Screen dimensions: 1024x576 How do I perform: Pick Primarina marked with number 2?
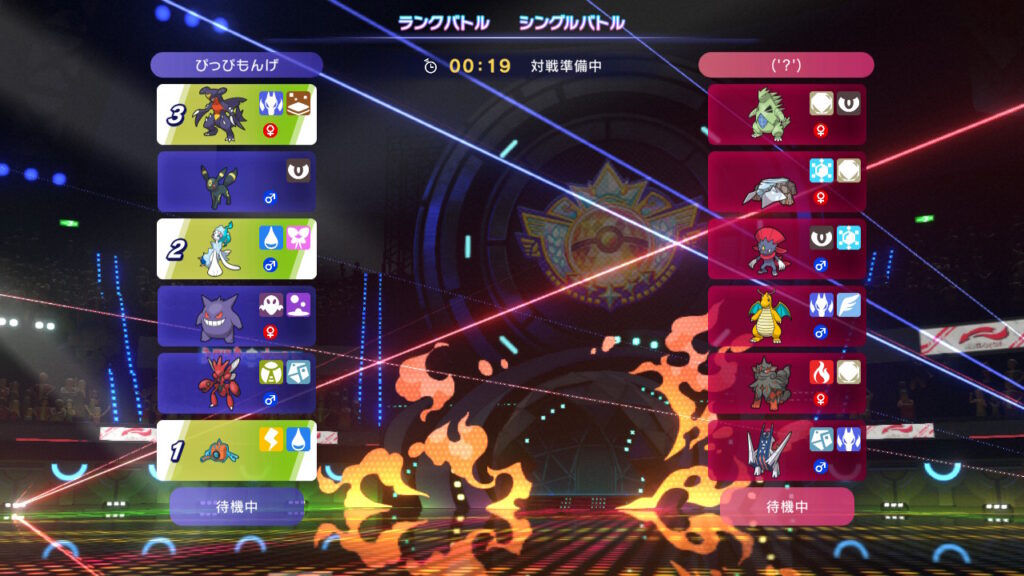pyautogui.click(x=237, y=249)
